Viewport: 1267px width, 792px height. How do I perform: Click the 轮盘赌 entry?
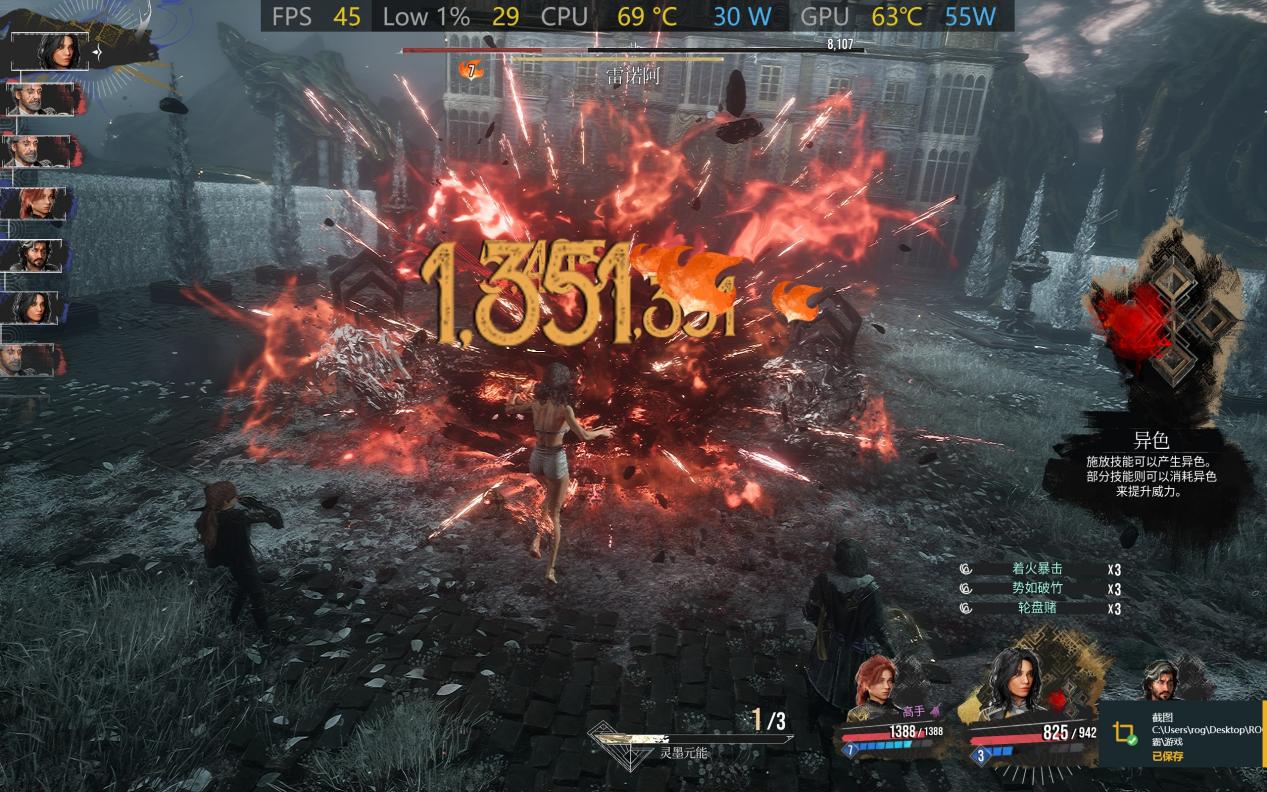1036,607
